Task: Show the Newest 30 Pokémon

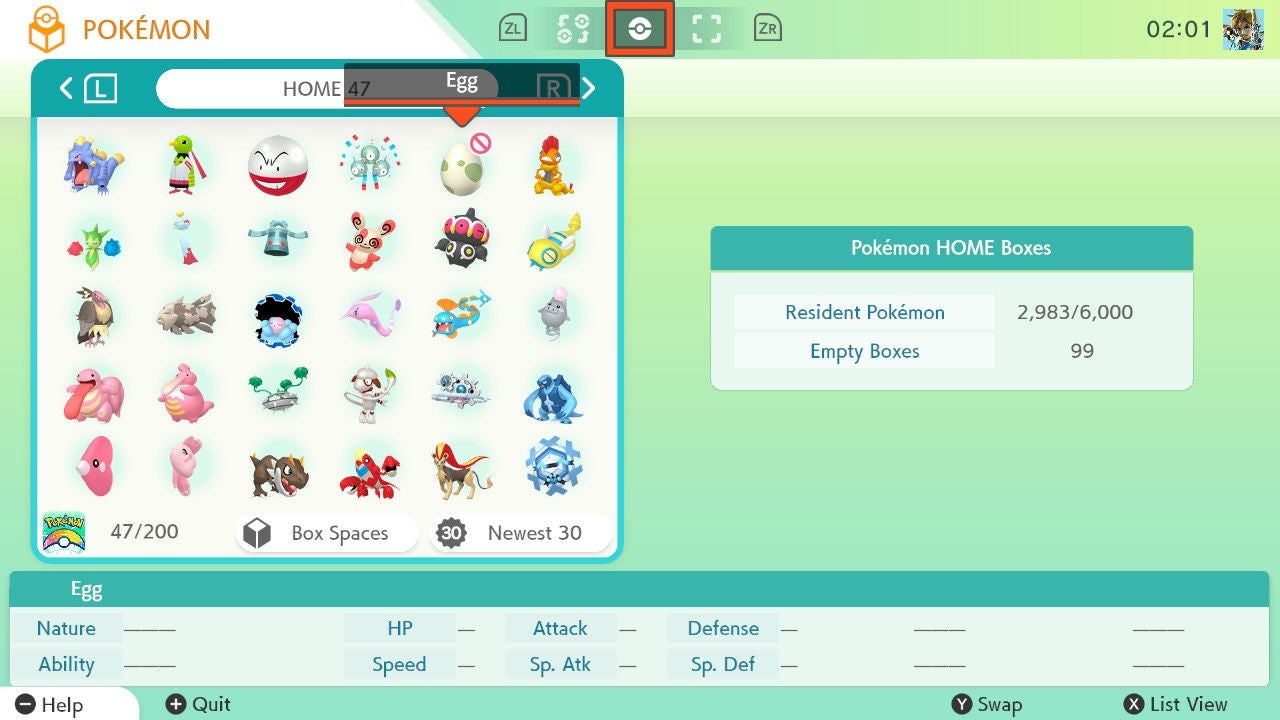Action: 520,533
